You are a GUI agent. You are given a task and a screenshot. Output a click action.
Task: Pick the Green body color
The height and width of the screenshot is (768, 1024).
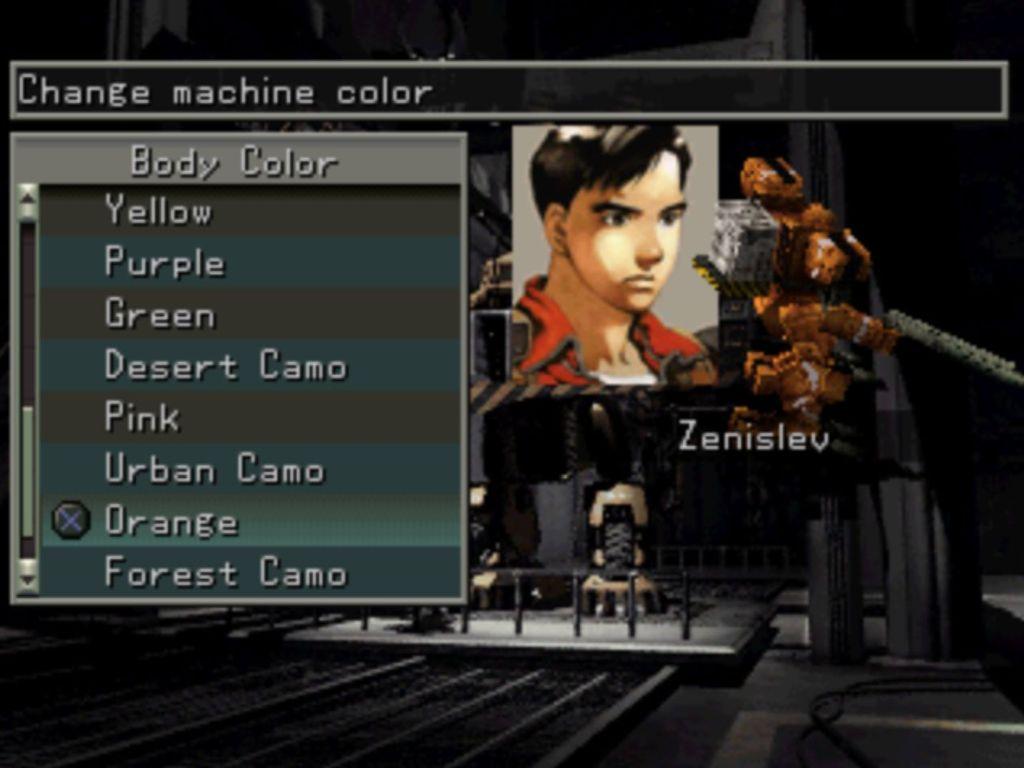pyautogui.click(x=160, y=315)
